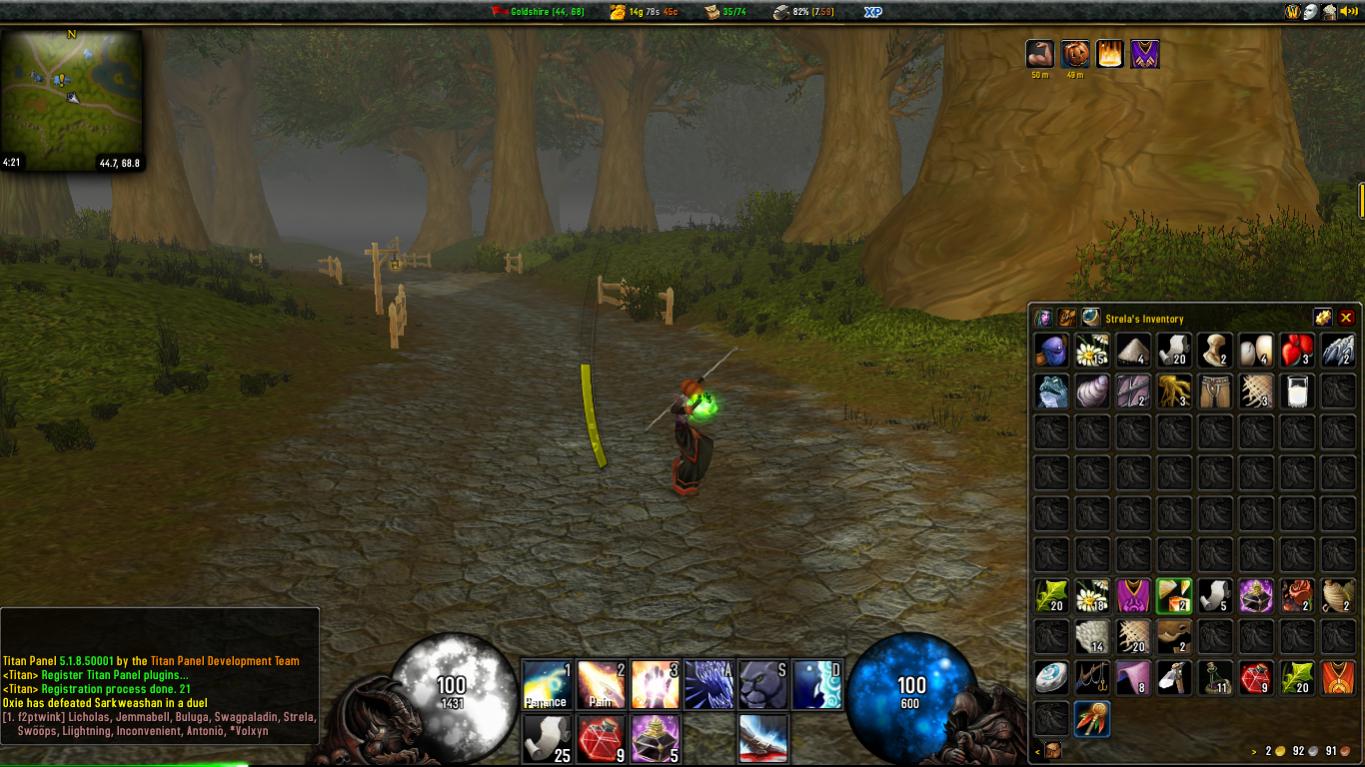Select the pumpkin buff icon
The image size is (1365, 767).
(x=1075, y=54)
